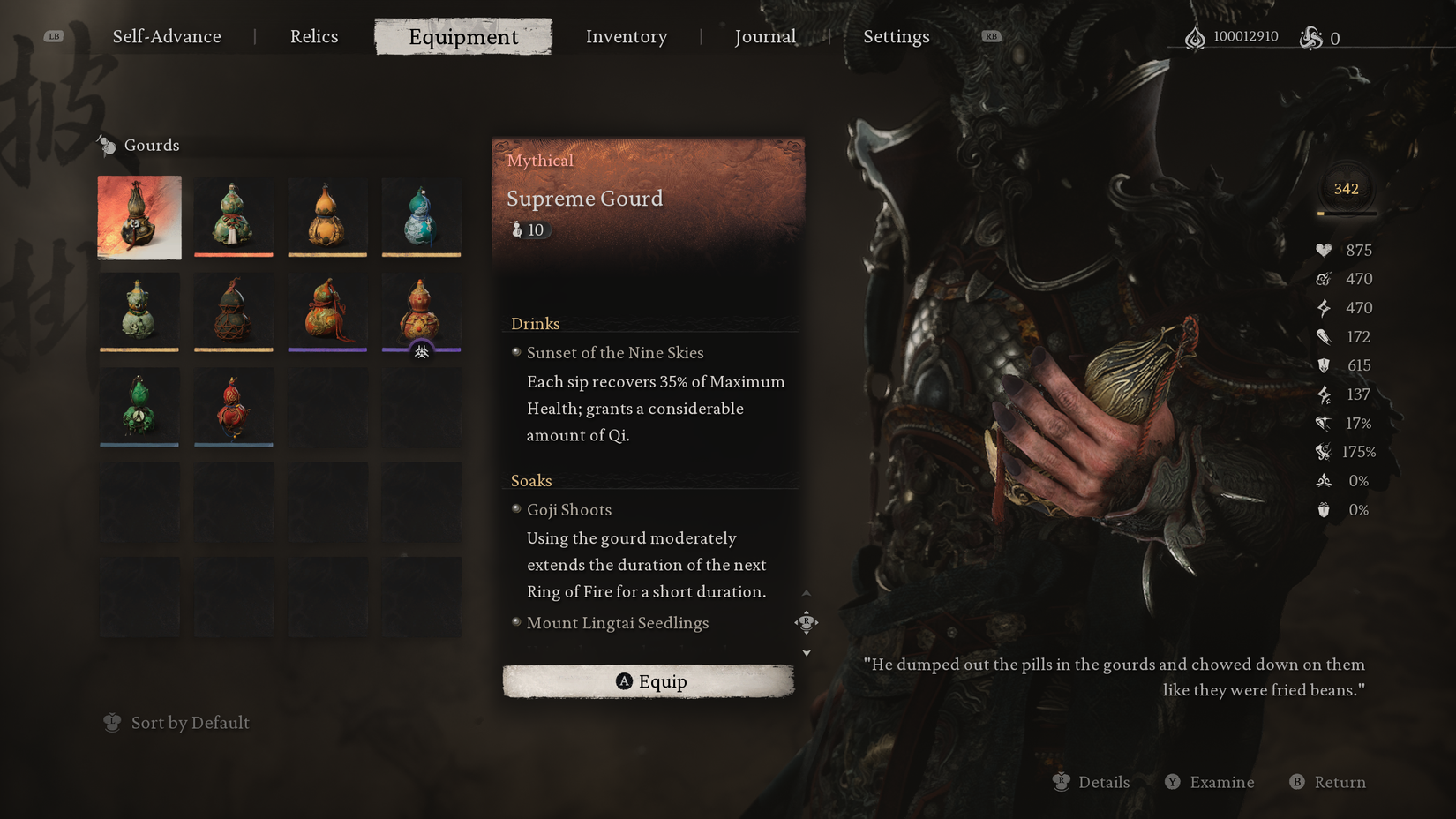Click the gourd icon beside the Gourds heading

coord(108,145)
